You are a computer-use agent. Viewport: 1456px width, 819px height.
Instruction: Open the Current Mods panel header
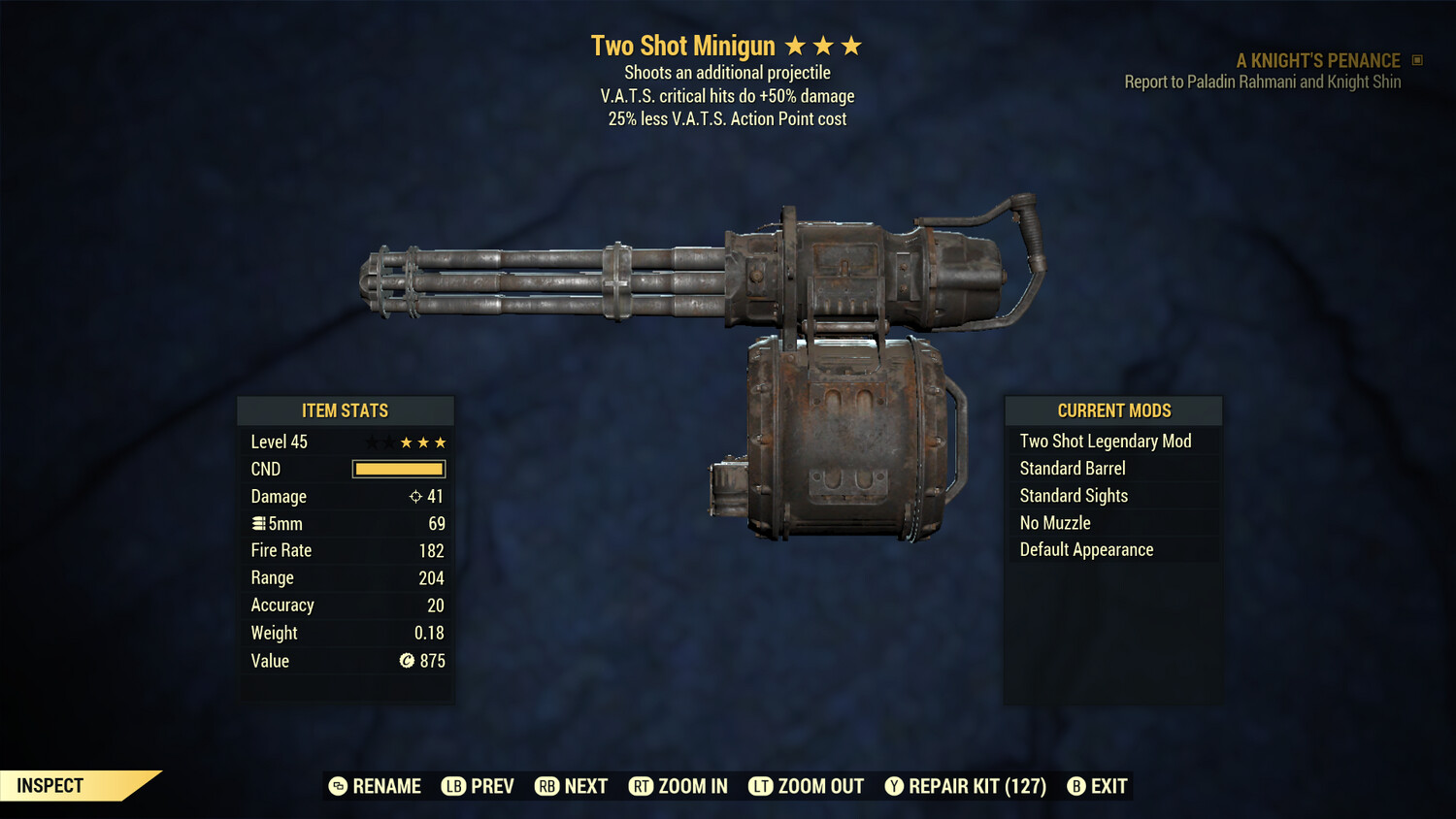click(x=1112, y=409)
